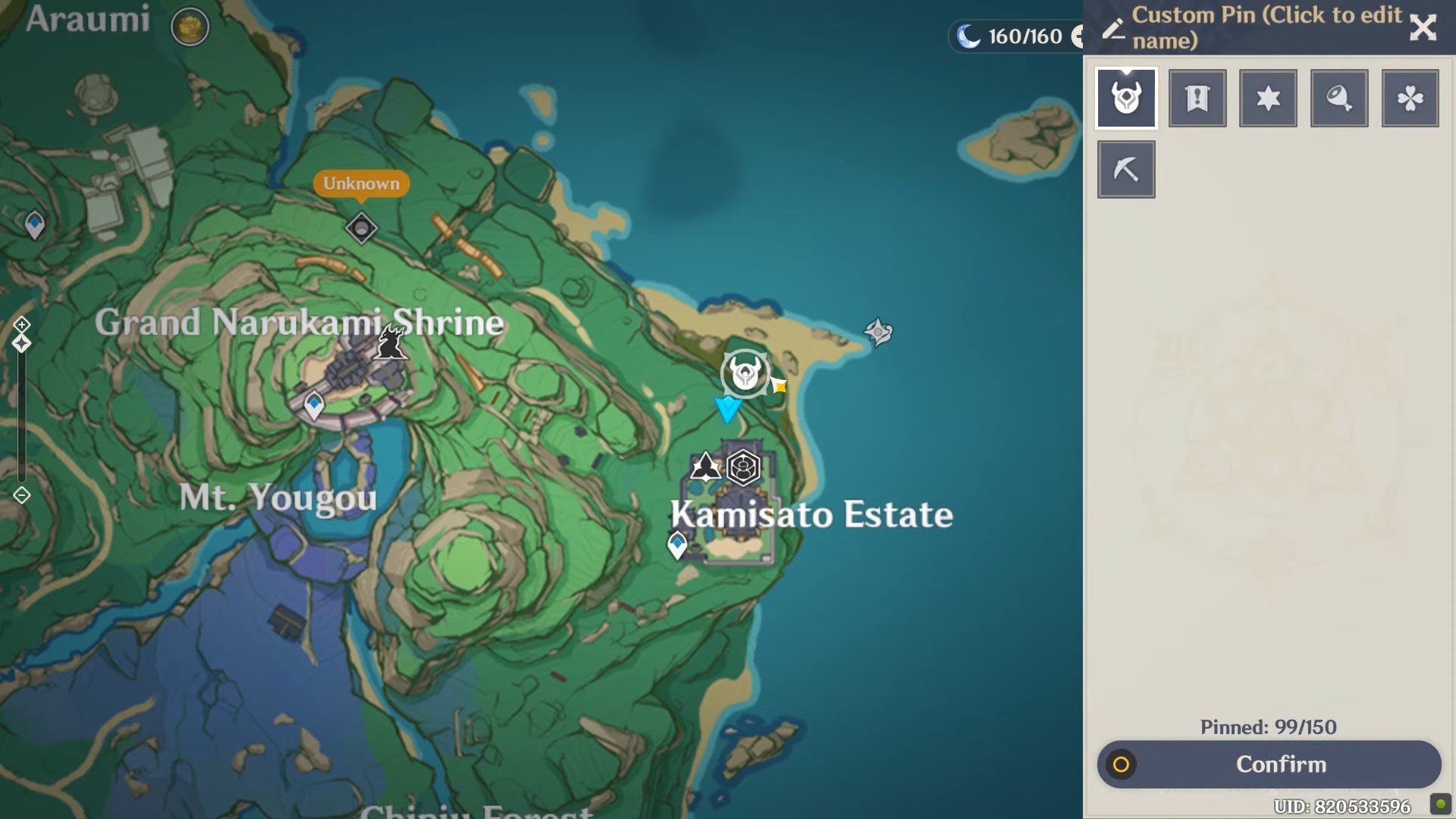The width and height of the screenshot is (1456, 819).
Task: Pick the four-leaf clover pin icon
Action: coord(1410,98)
